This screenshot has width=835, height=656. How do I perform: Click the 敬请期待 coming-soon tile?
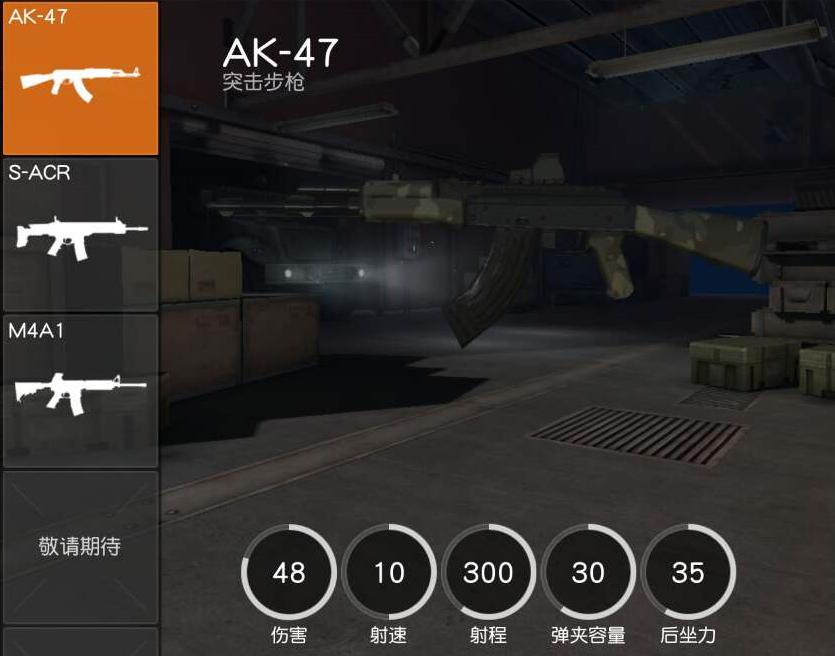point(80,547)
